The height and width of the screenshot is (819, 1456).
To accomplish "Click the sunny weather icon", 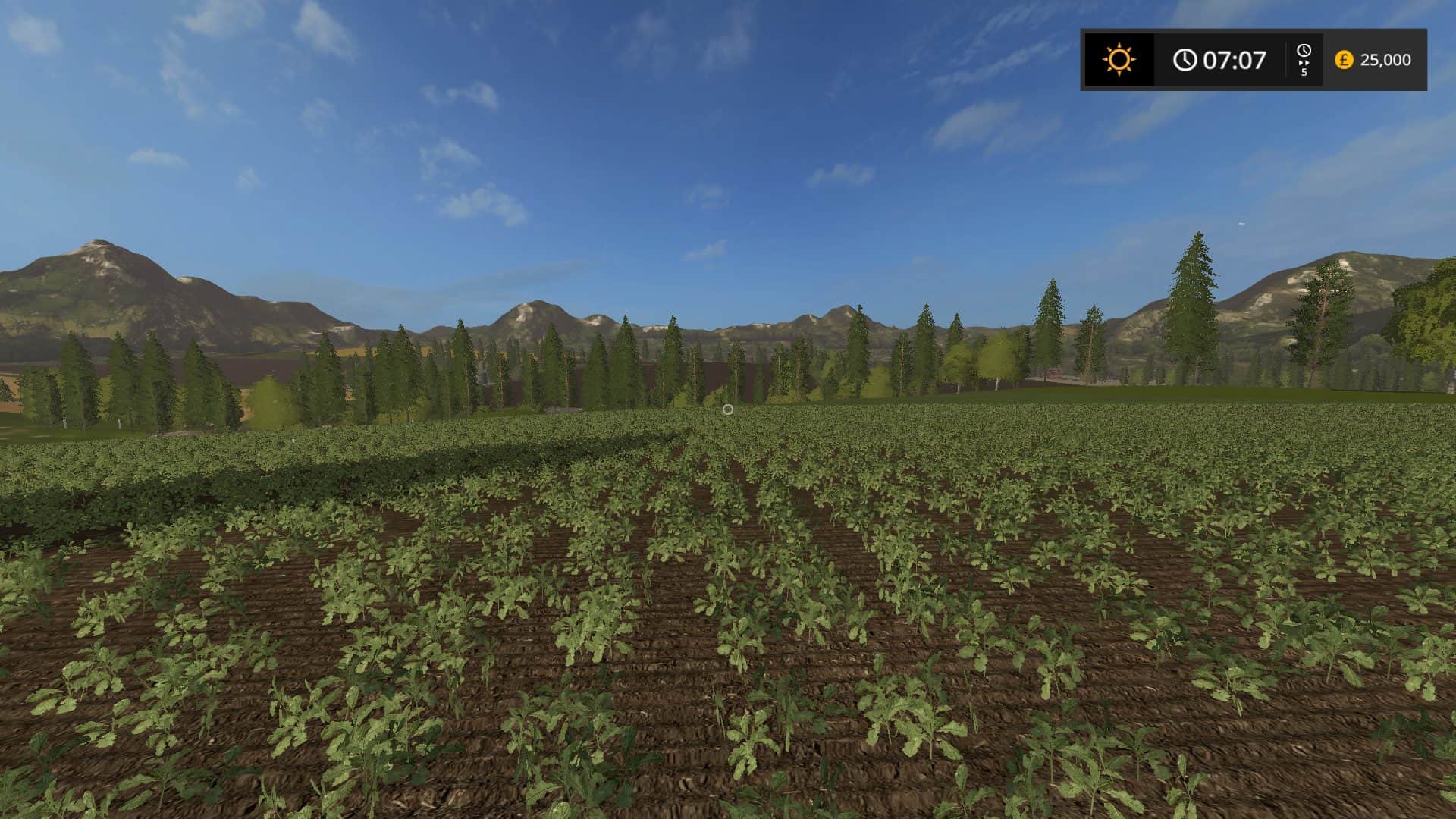I will (x=1119, y=59).
